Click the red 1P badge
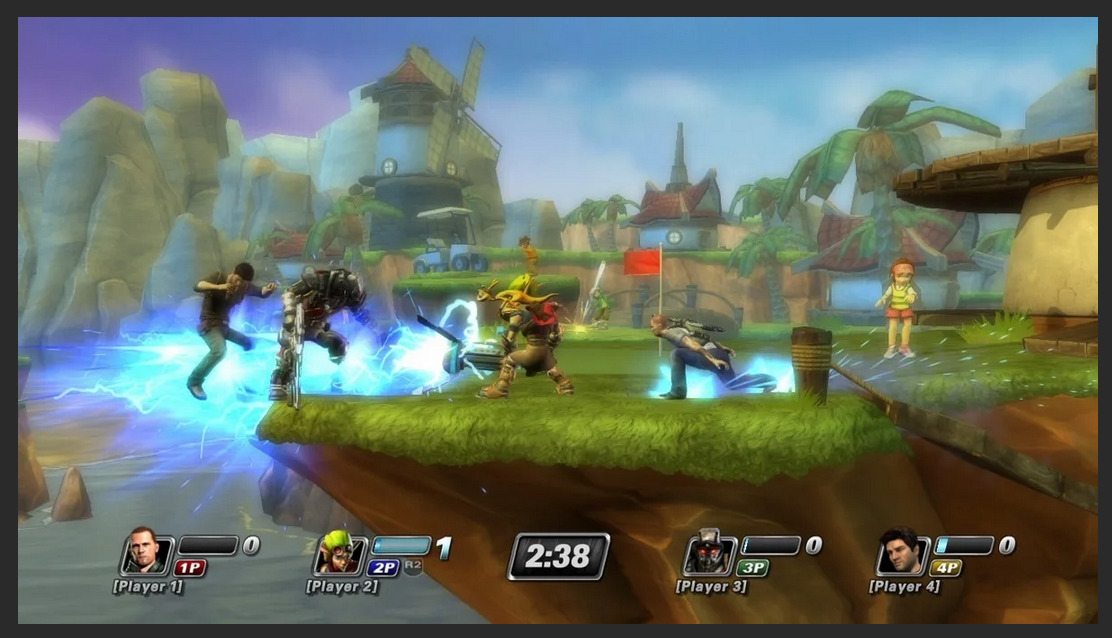 coord(190,568)
